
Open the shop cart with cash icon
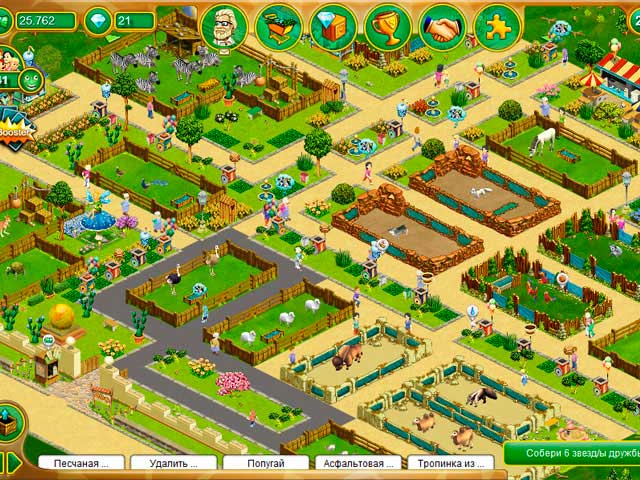click(x=279, y=27)
